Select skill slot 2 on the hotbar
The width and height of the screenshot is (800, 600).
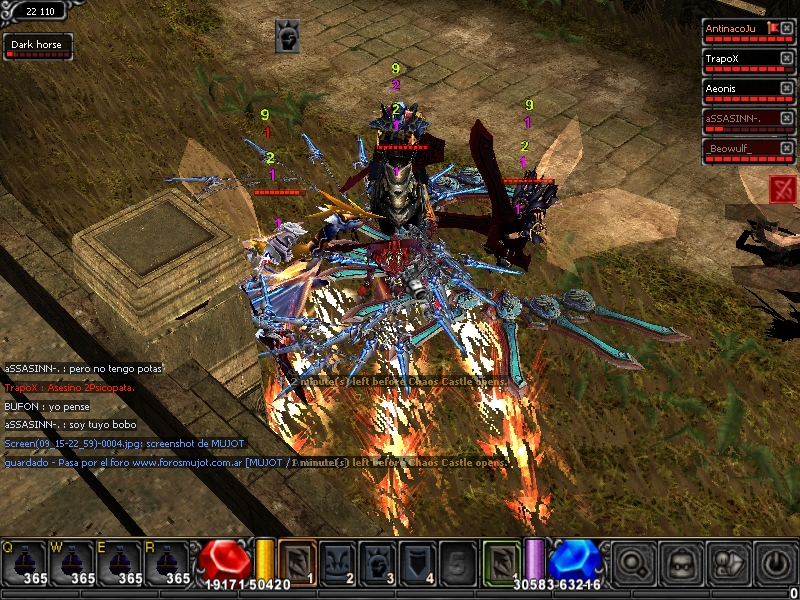pyautogui.click(x=338, y=562)
